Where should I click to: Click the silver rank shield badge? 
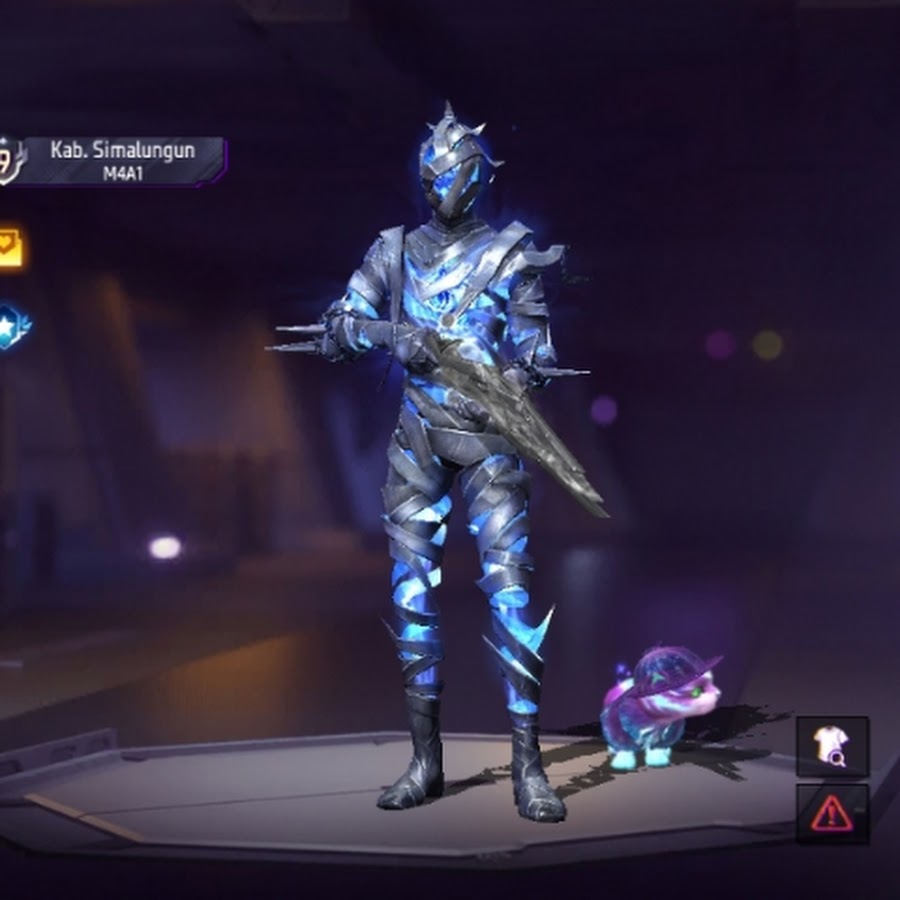pos(8,161)
